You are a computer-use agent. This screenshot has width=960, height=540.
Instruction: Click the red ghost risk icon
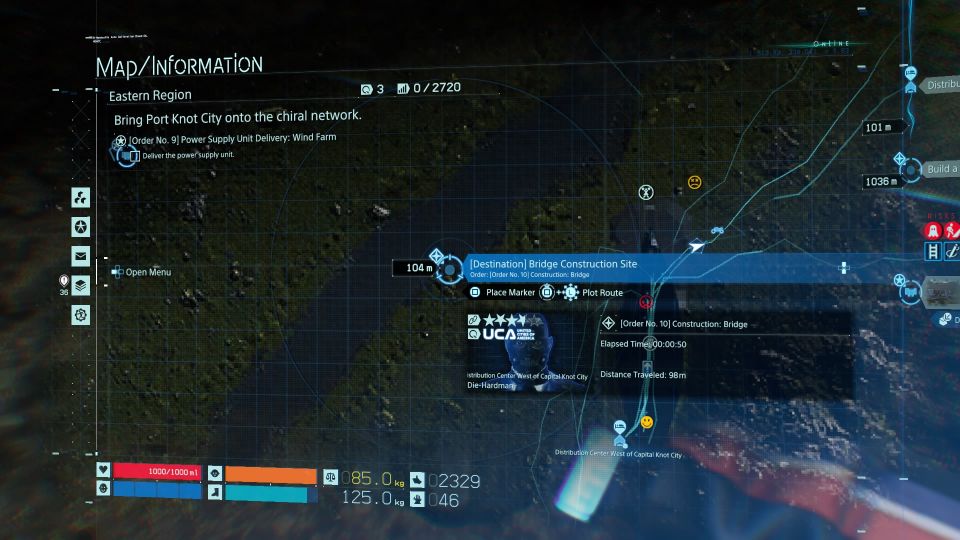[932, 230]
